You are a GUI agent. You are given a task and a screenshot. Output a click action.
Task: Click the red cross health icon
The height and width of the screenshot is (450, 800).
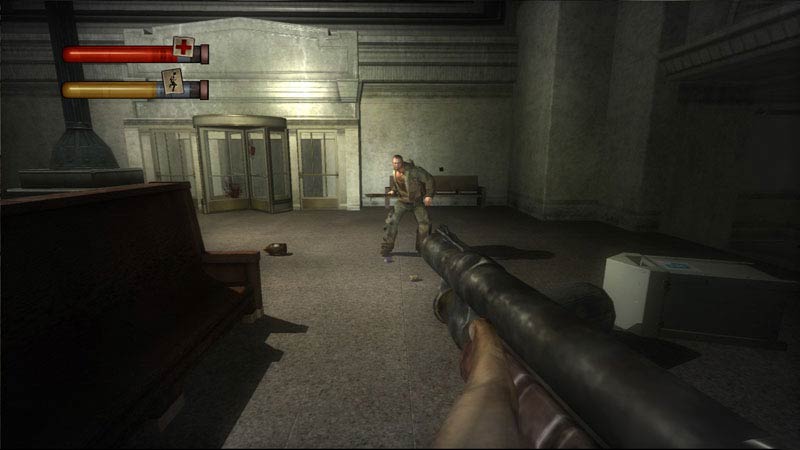[182, 47]
